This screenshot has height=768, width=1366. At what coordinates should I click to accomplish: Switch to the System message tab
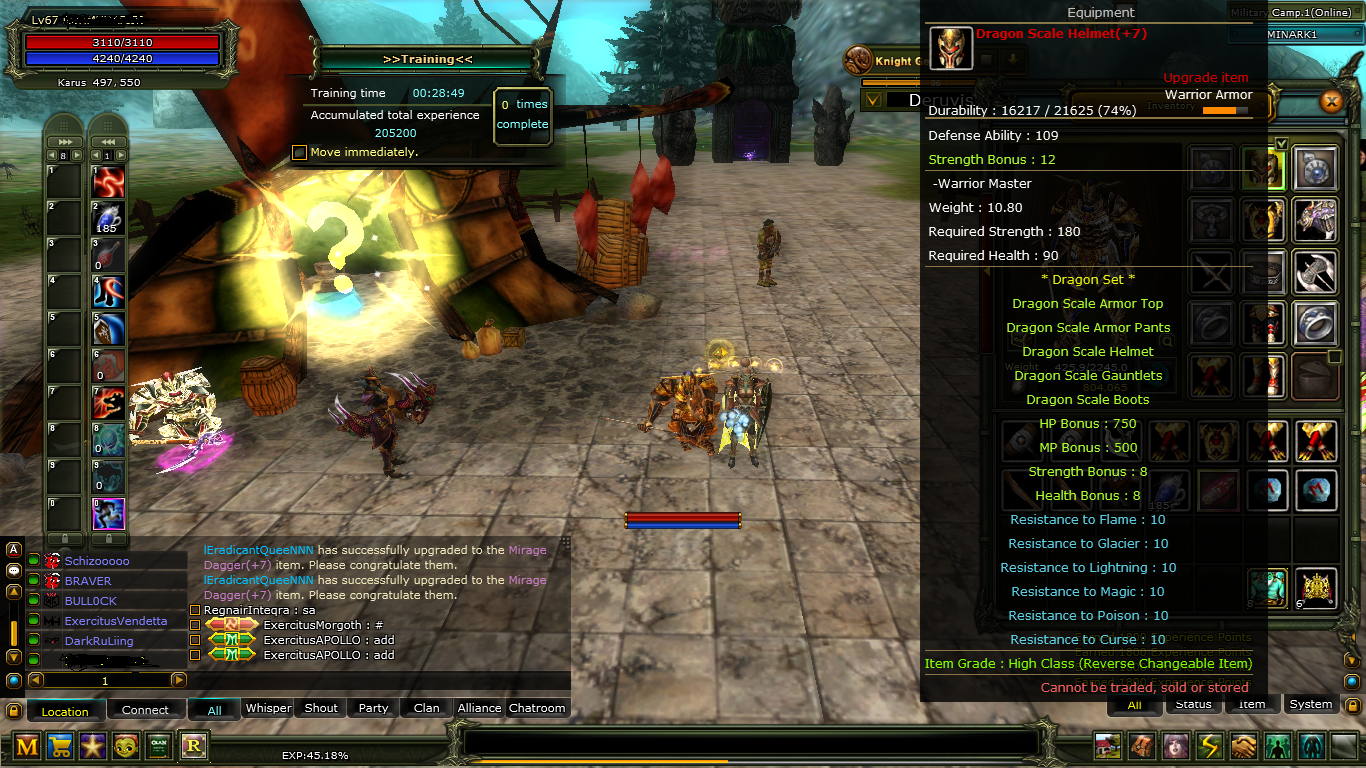pos(1310,704)
